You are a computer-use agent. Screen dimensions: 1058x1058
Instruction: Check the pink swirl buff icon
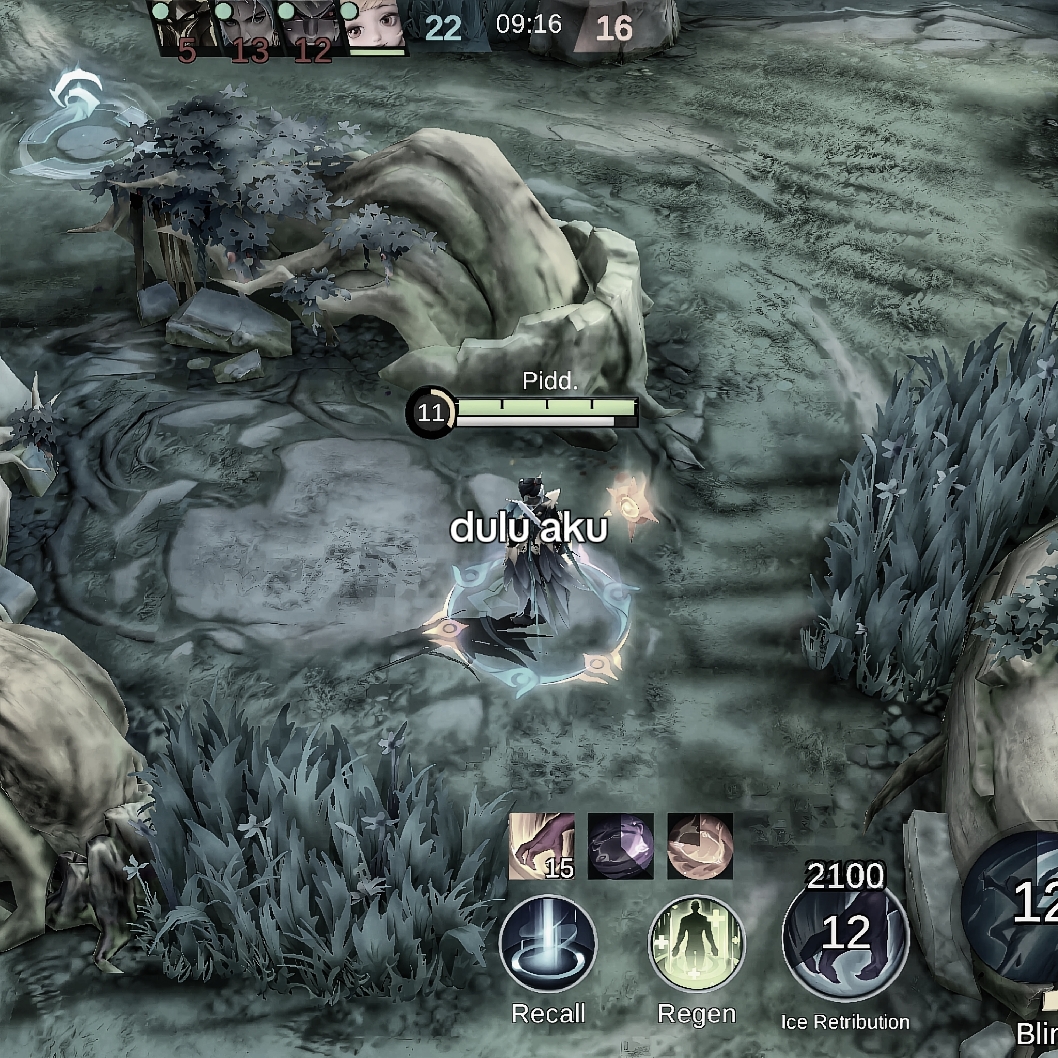coord(700,846)
